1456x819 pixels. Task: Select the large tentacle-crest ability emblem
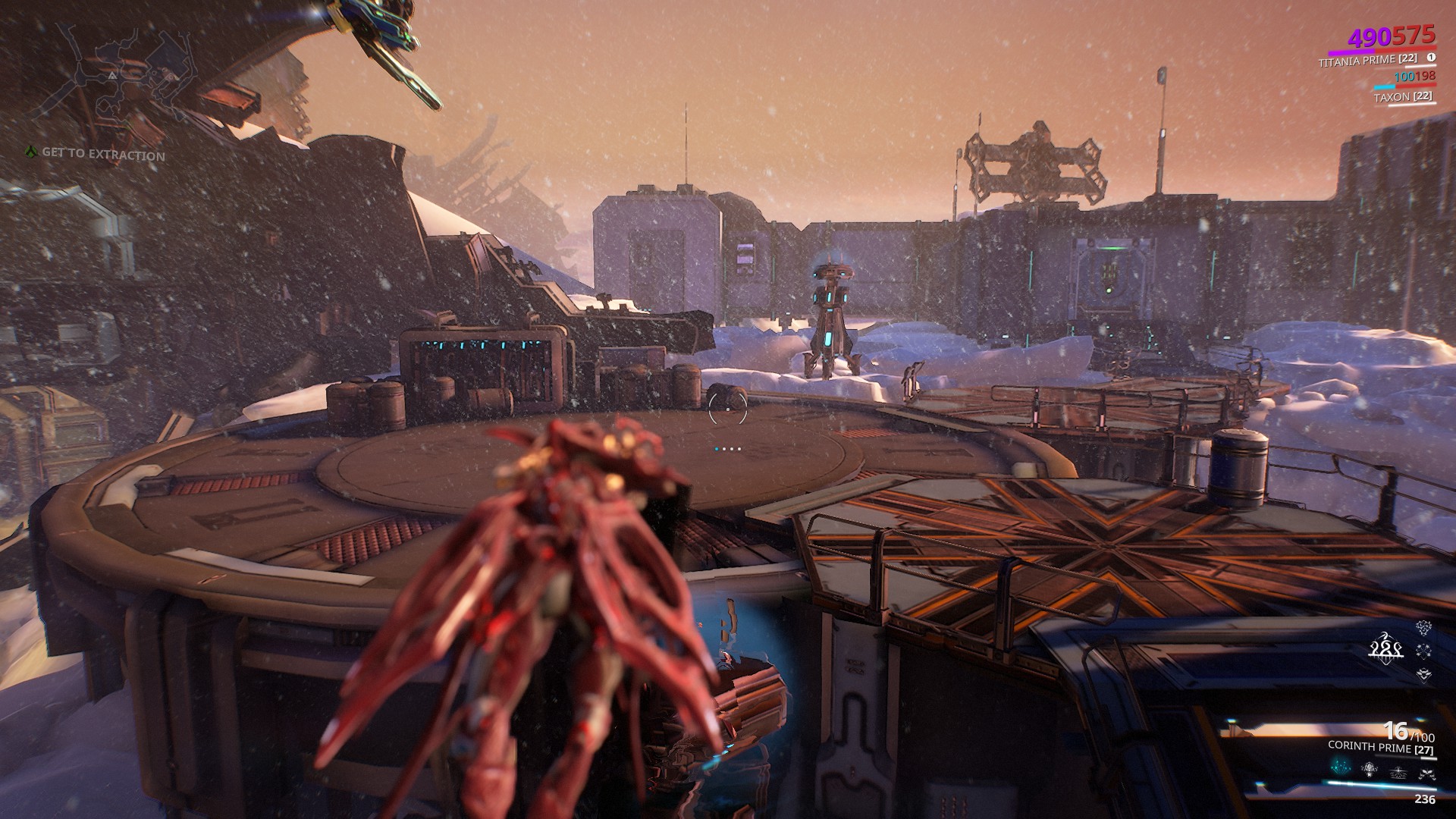[x=1385, y=648]
